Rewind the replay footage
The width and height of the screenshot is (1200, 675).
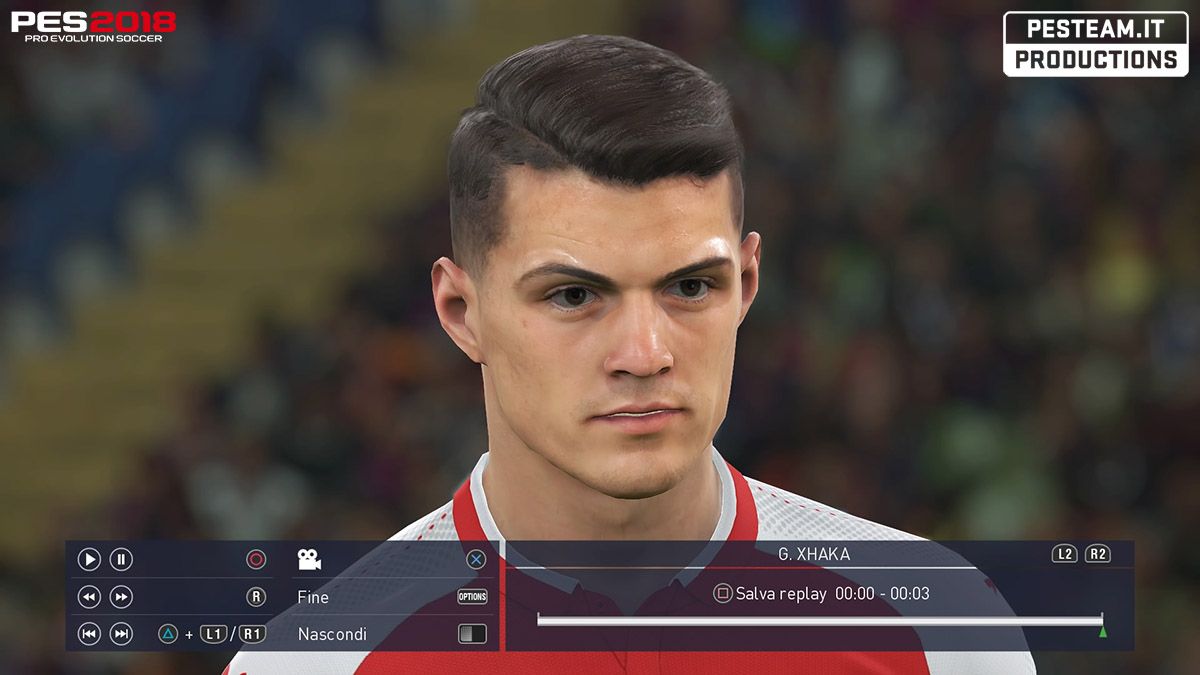[89, 597]
